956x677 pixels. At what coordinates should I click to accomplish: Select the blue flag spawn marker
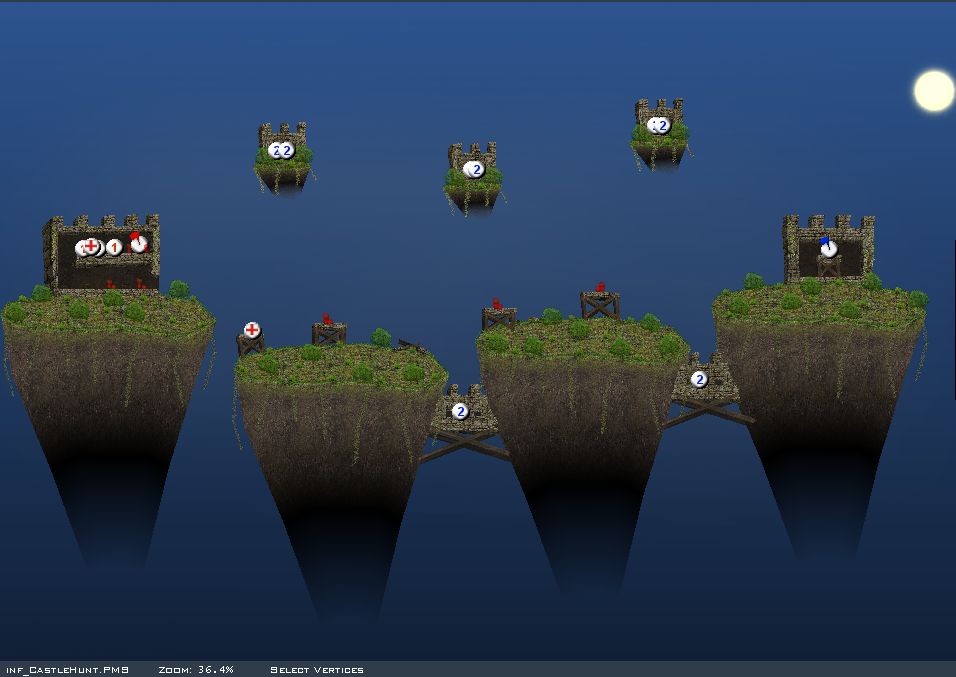coord(828,248)
